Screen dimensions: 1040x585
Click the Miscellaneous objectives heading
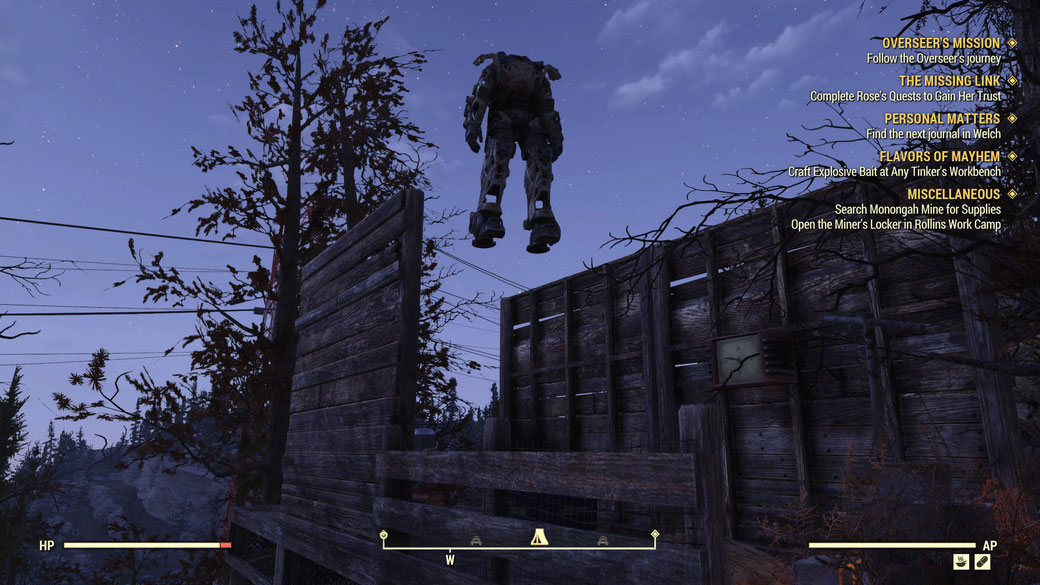(953, 194)
